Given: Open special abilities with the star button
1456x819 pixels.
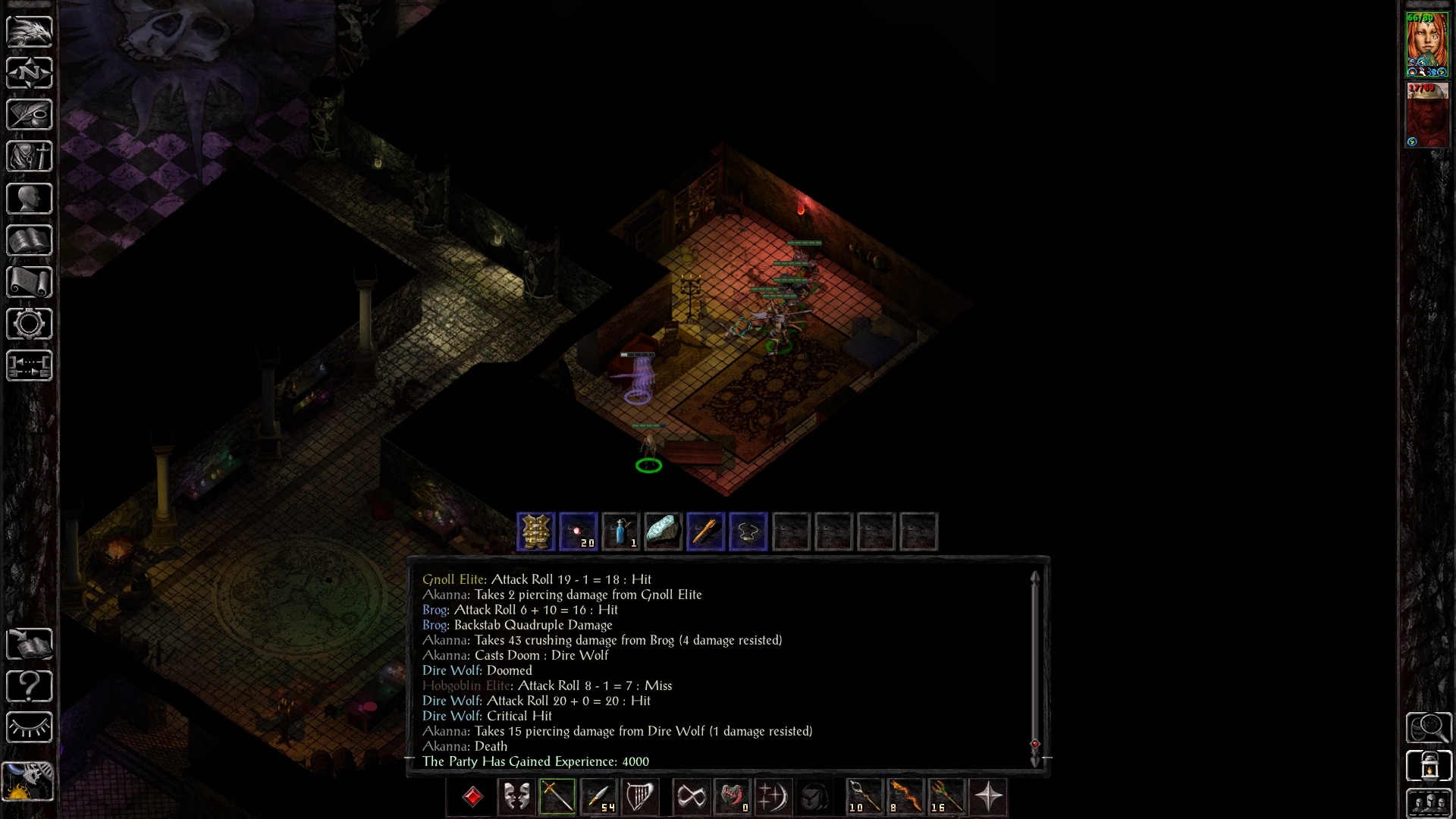Looking at the screenshot, I should coord(989,797).
